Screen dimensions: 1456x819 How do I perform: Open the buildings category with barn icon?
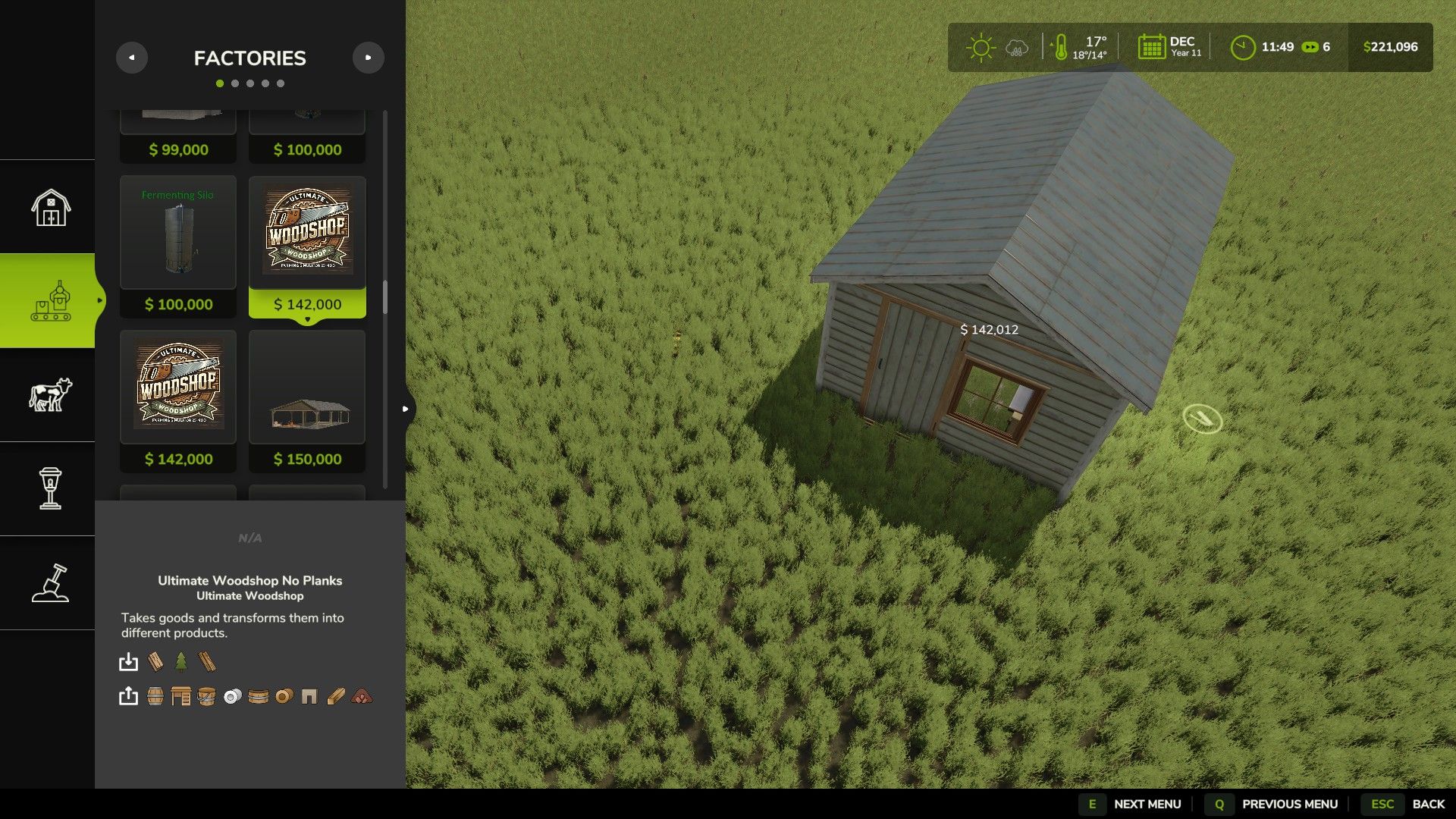(50, 207)
